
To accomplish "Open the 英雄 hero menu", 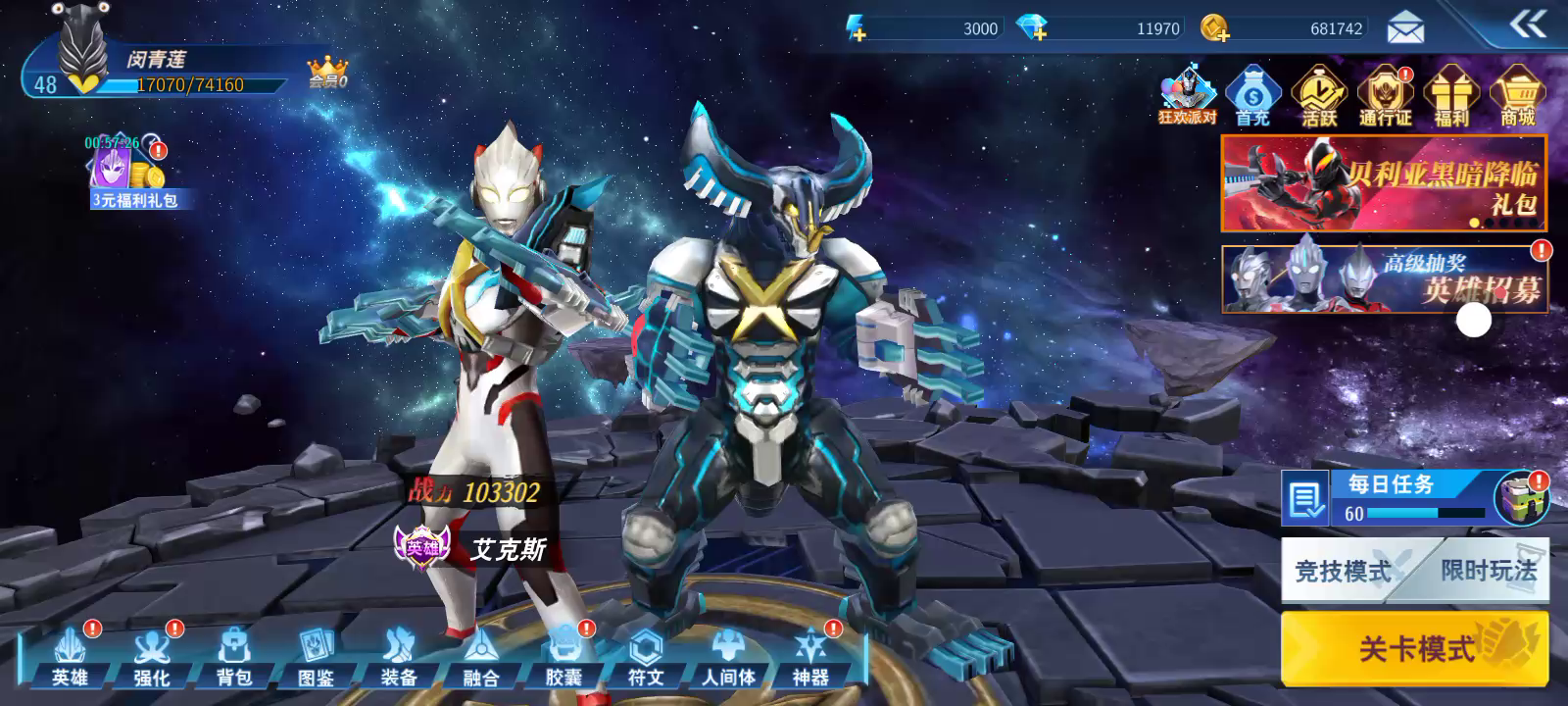I will pyautogui.click(x=70, y=657).
